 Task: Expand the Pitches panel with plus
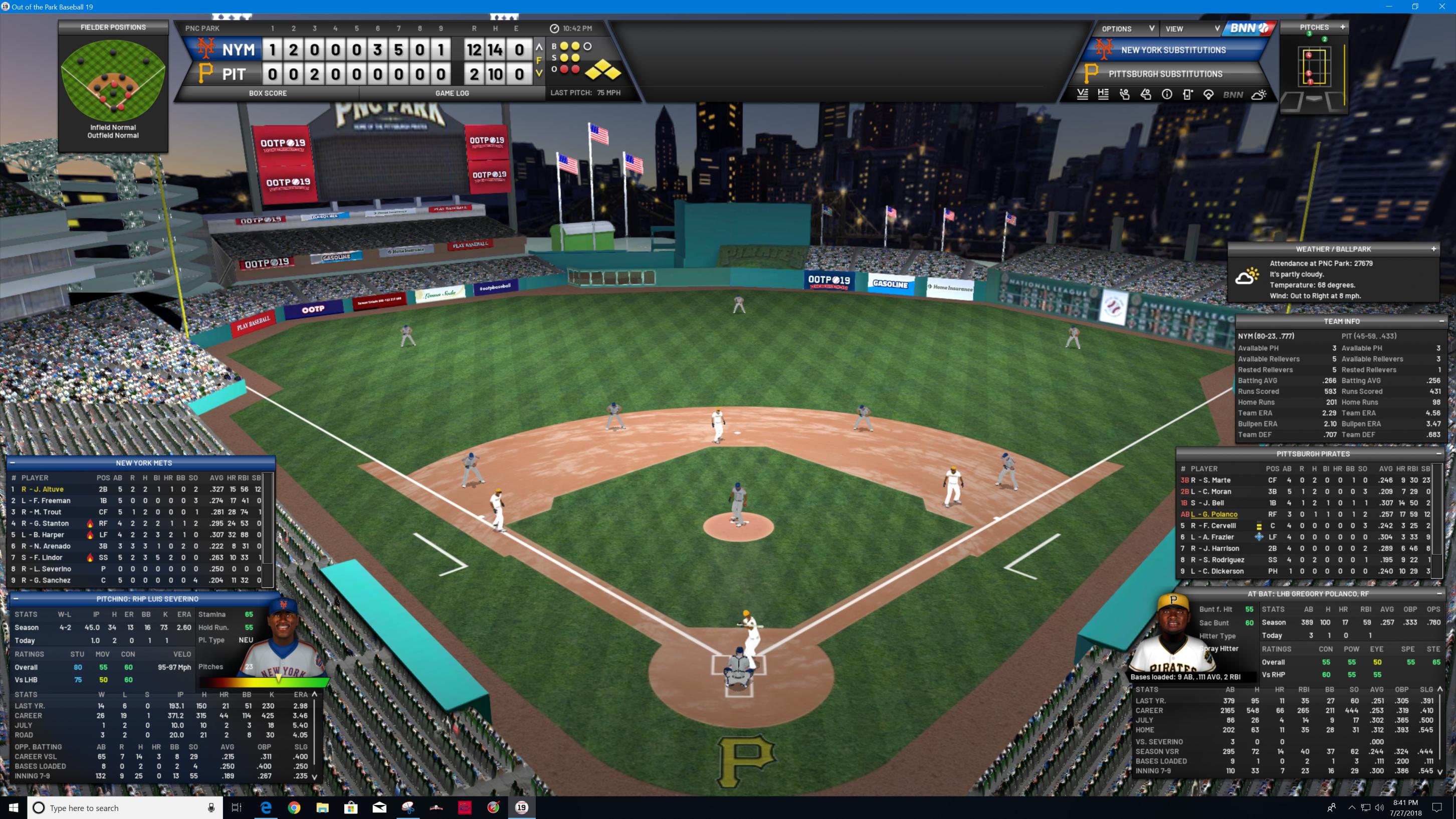pyautogui.click(x=1342, y=27)
